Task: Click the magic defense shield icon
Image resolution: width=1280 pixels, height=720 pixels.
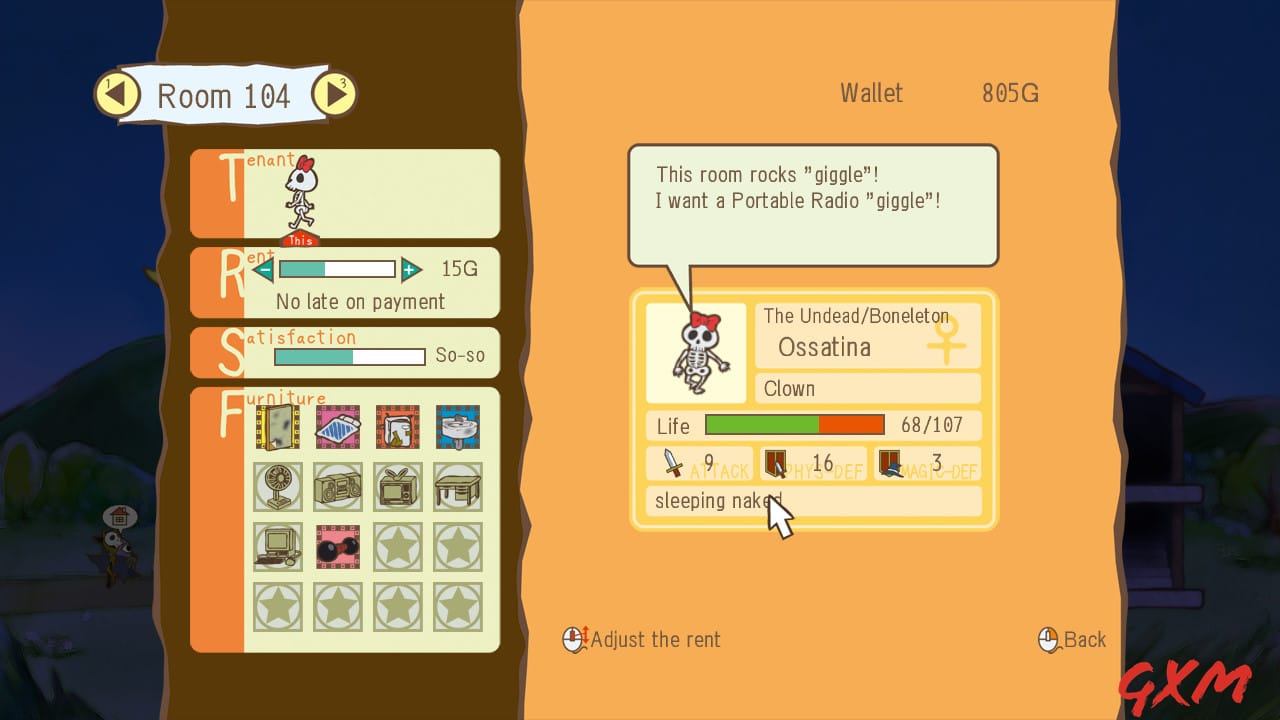Action: pyautogui.click(x=888, y=463)
